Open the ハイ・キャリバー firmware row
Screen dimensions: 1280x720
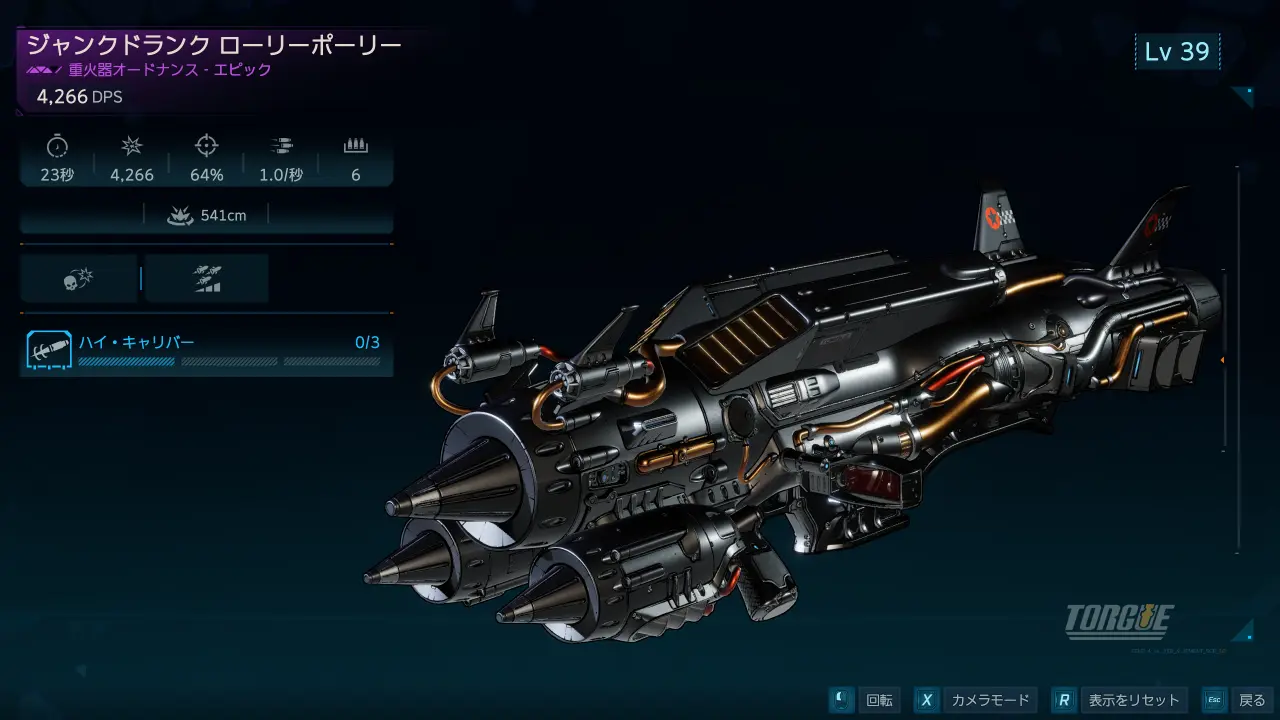[x=206, y=350]
